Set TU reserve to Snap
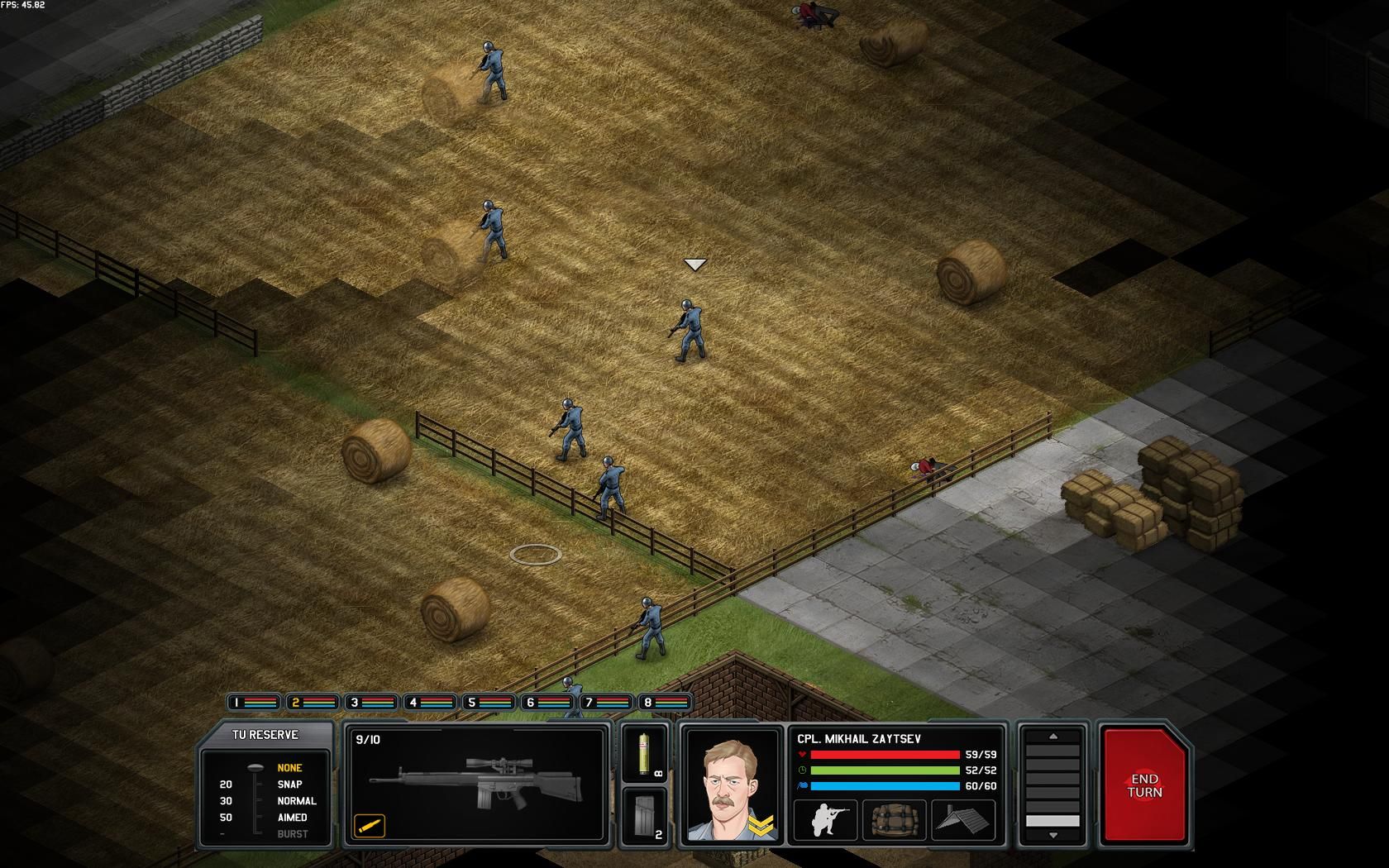 289,785
